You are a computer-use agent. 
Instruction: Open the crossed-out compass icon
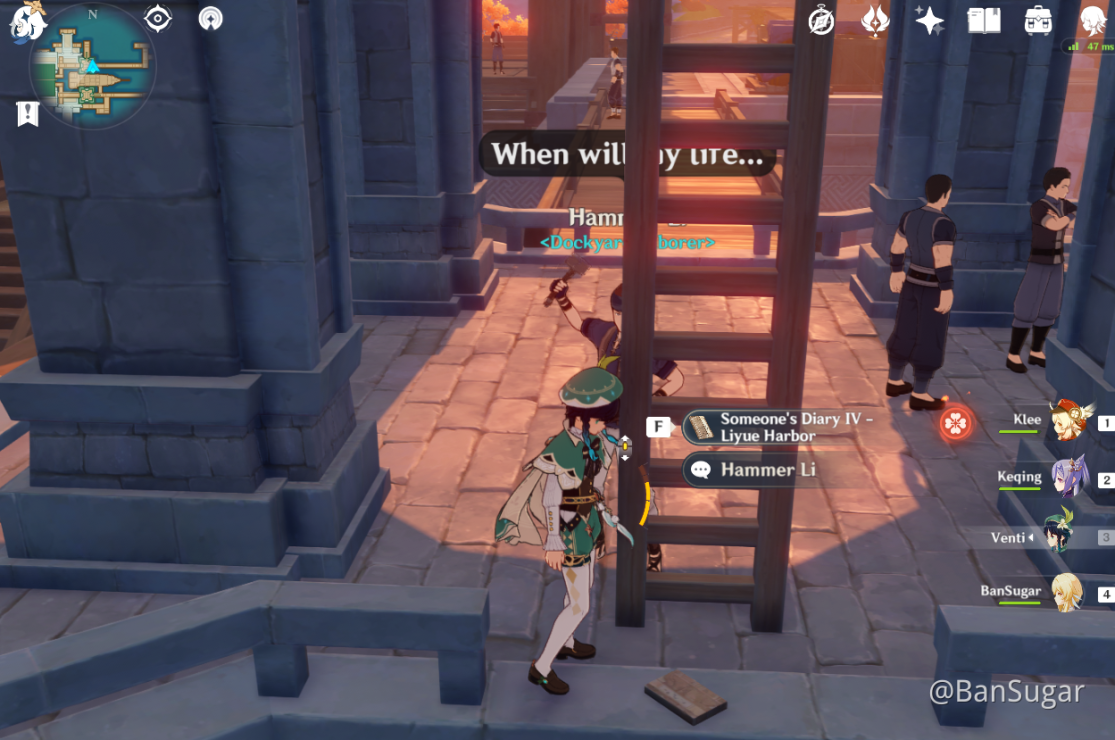coord(821,20)
